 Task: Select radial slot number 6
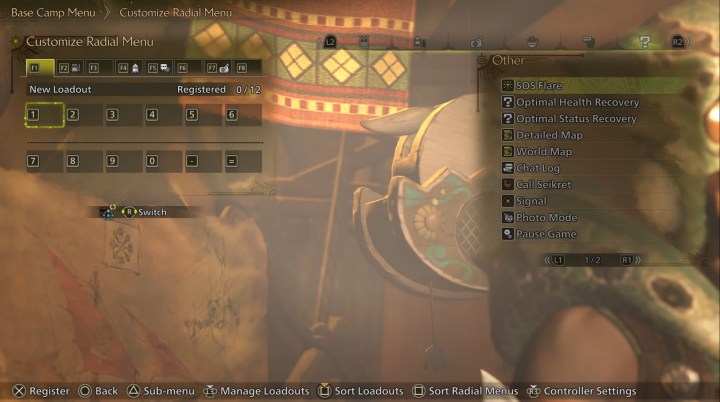click(243, 115)
